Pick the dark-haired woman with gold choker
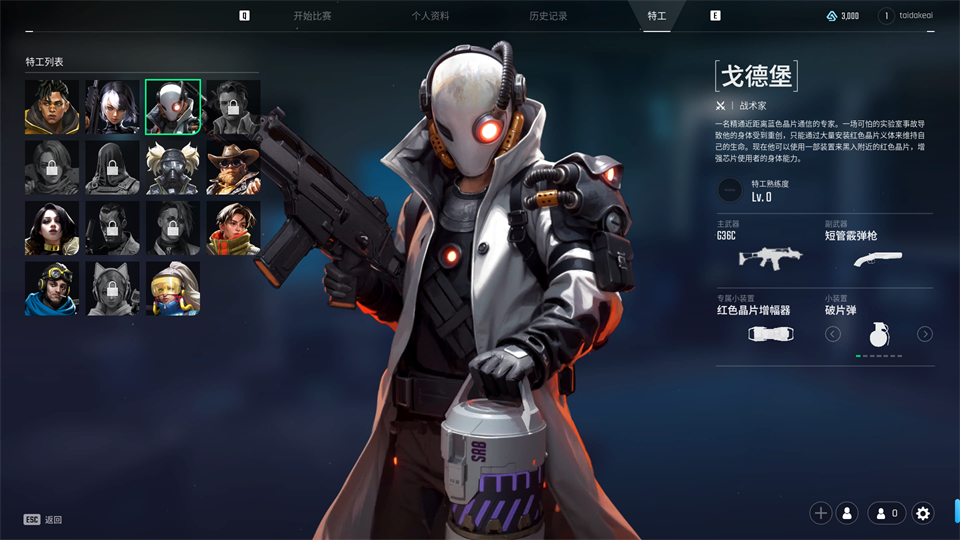This screenshot has width=960, height=540. click(52, 228)
